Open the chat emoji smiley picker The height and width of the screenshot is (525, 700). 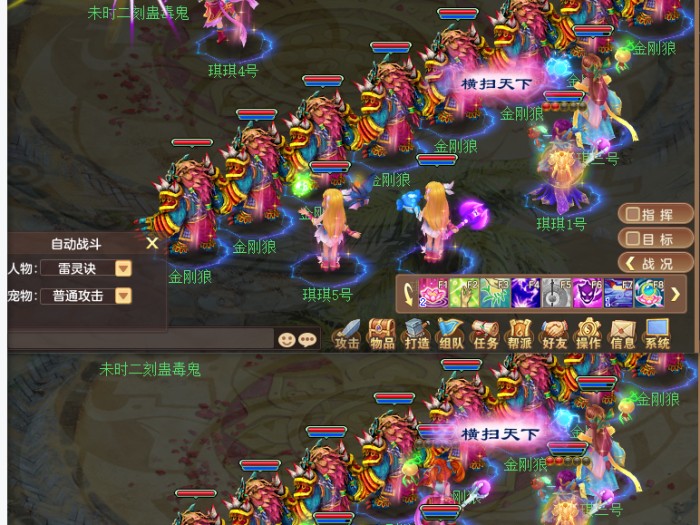point(287,339)
